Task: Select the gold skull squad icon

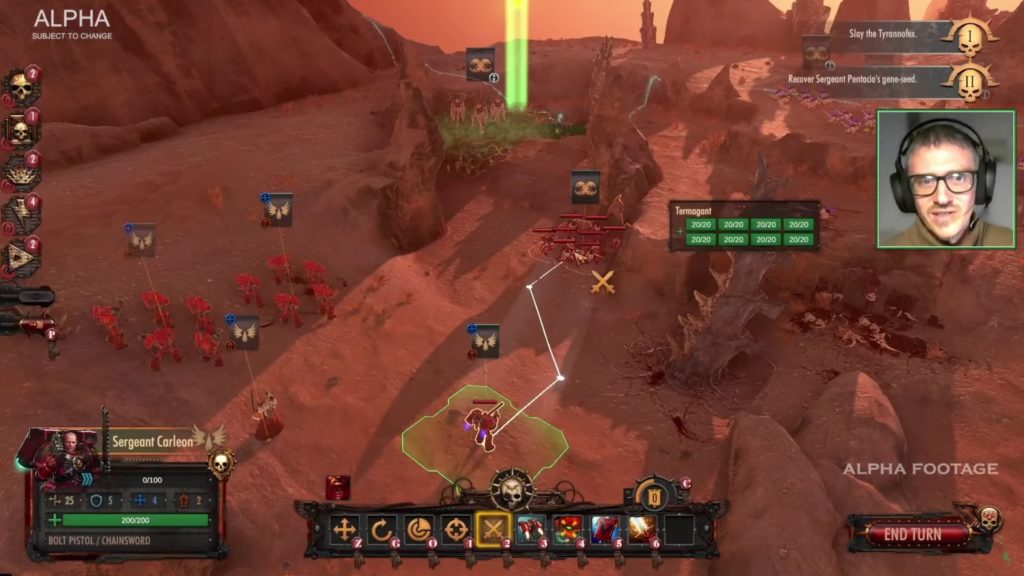Action: coord(20,88)
